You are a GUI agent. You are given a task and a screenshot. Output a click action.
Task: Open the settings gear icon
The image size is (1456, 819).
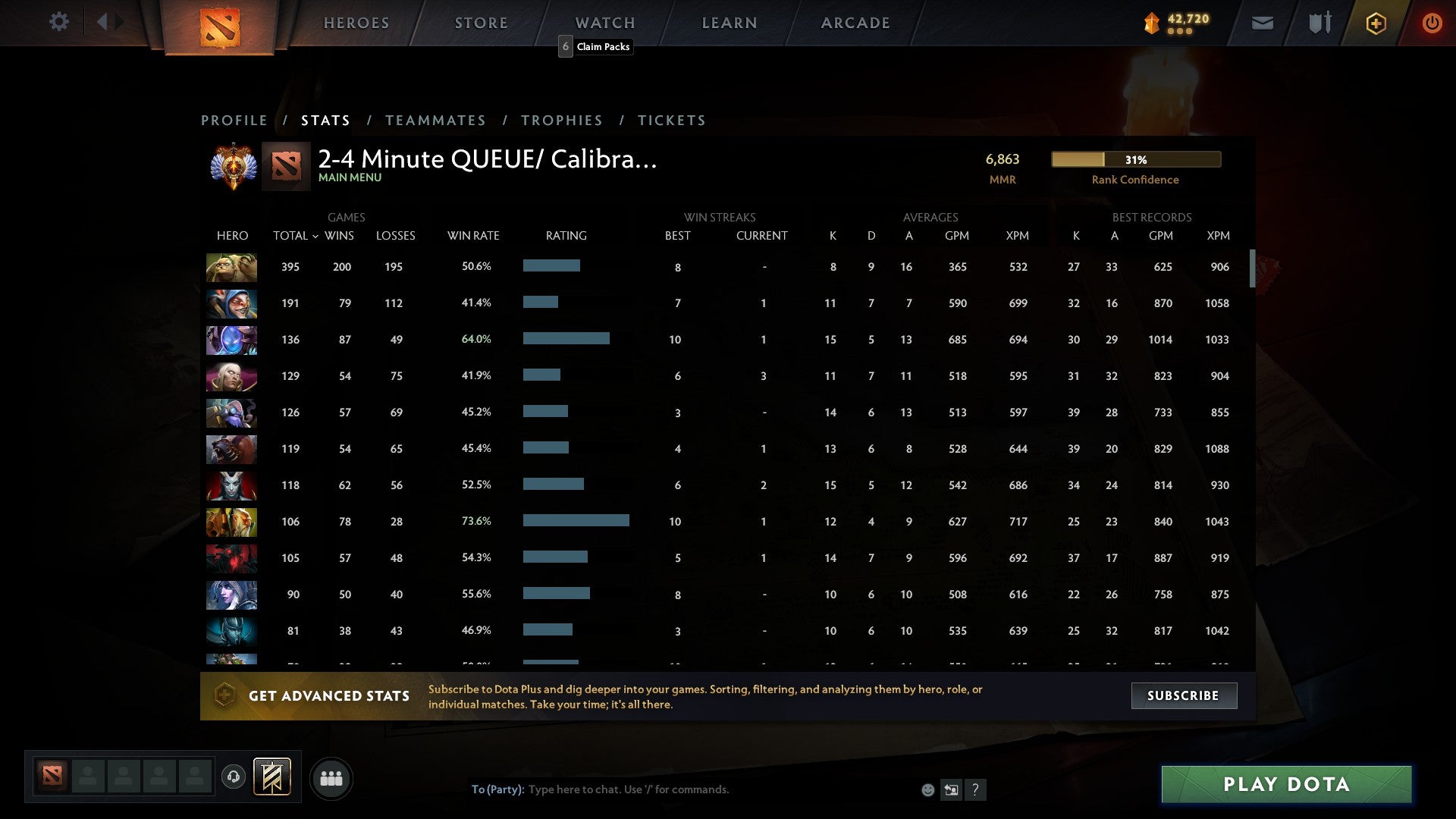[x=59, y=22]
